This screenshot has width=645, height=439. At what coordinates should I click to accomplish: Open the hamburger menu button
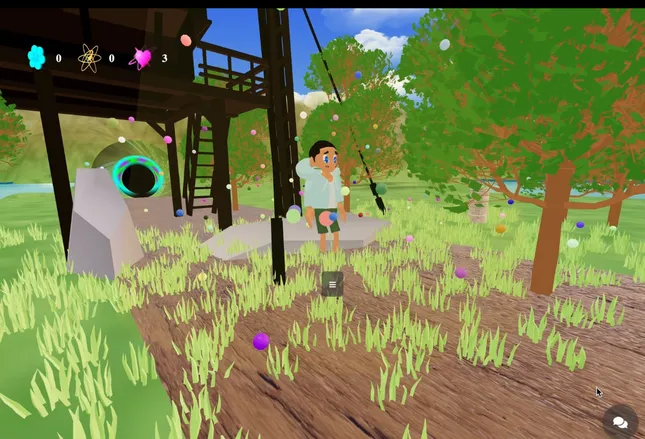point(332,284)
